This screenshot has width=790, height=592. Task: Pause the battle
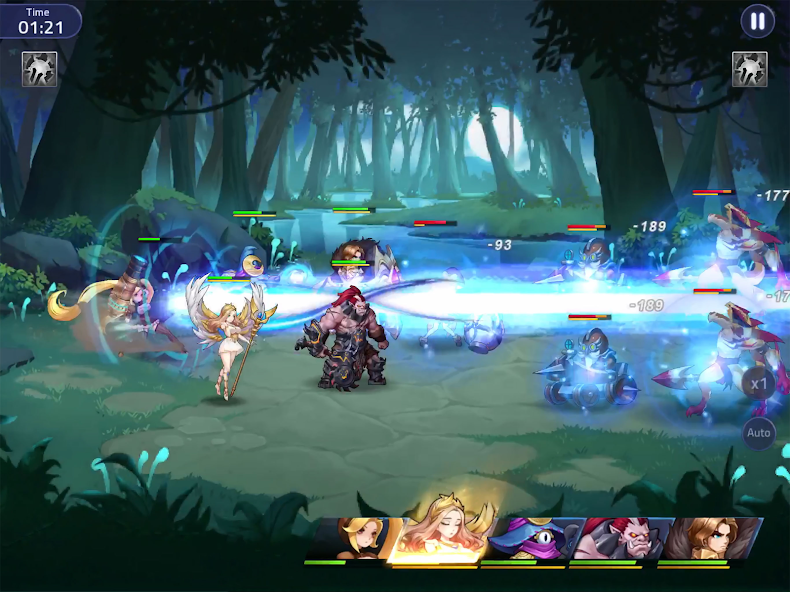[x=757, y=21]
